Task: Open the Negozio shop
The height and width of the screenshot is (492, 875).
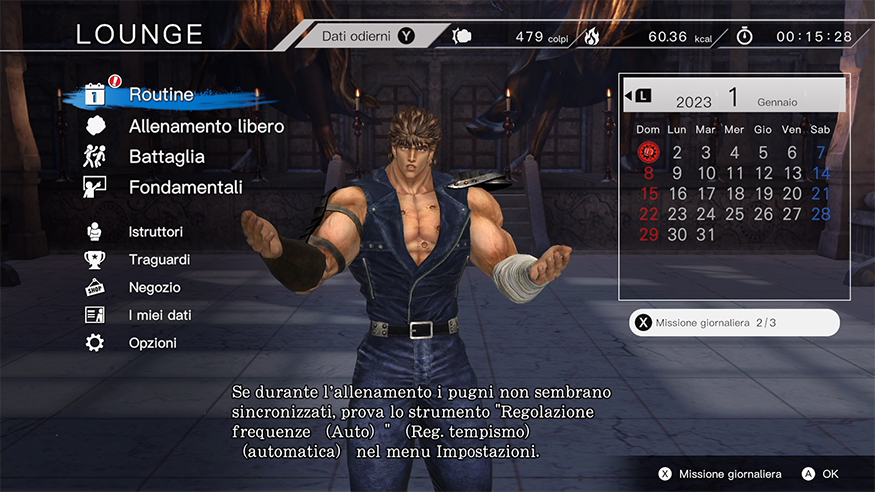Action: (154, 287)
